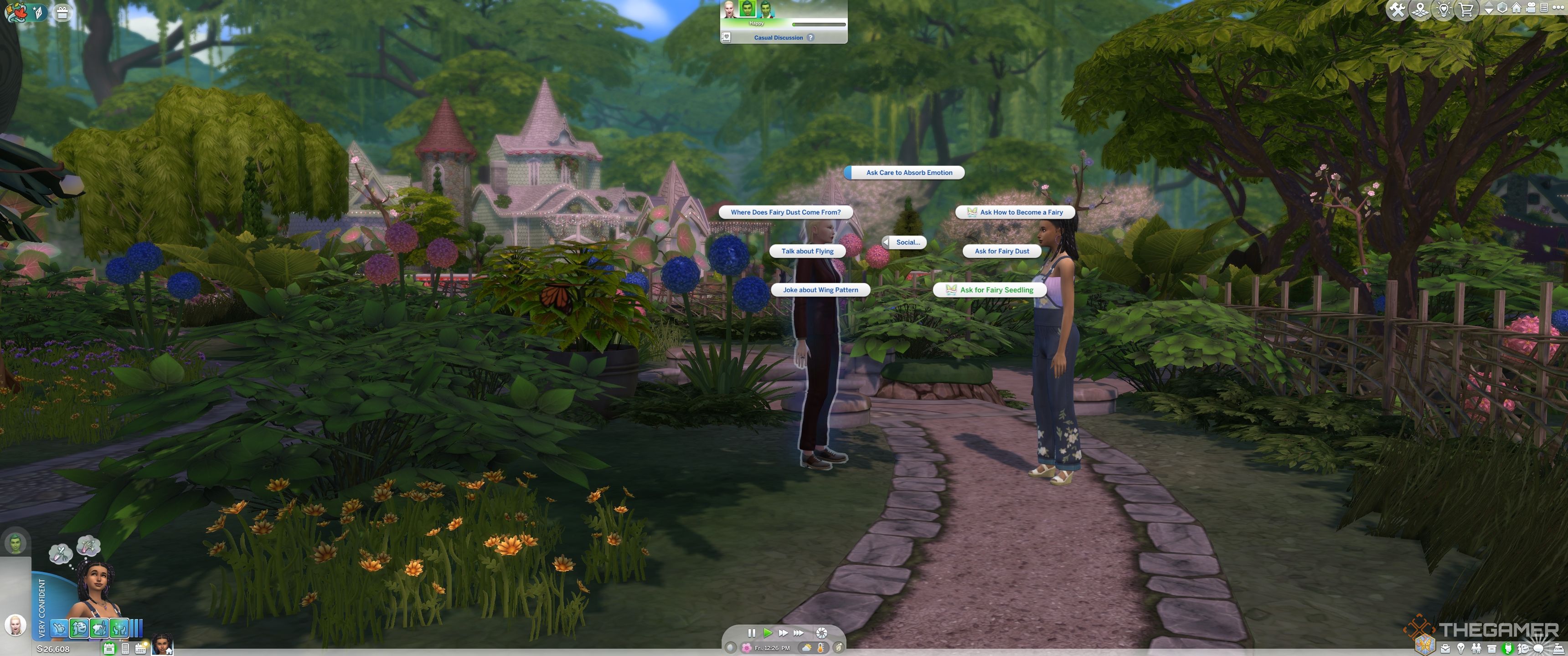The height and width of the screenshot is (656, 1568).
Task: Click the help icon beside Casual Discussion
Action: pyautogui.click(x=810, y=38)
